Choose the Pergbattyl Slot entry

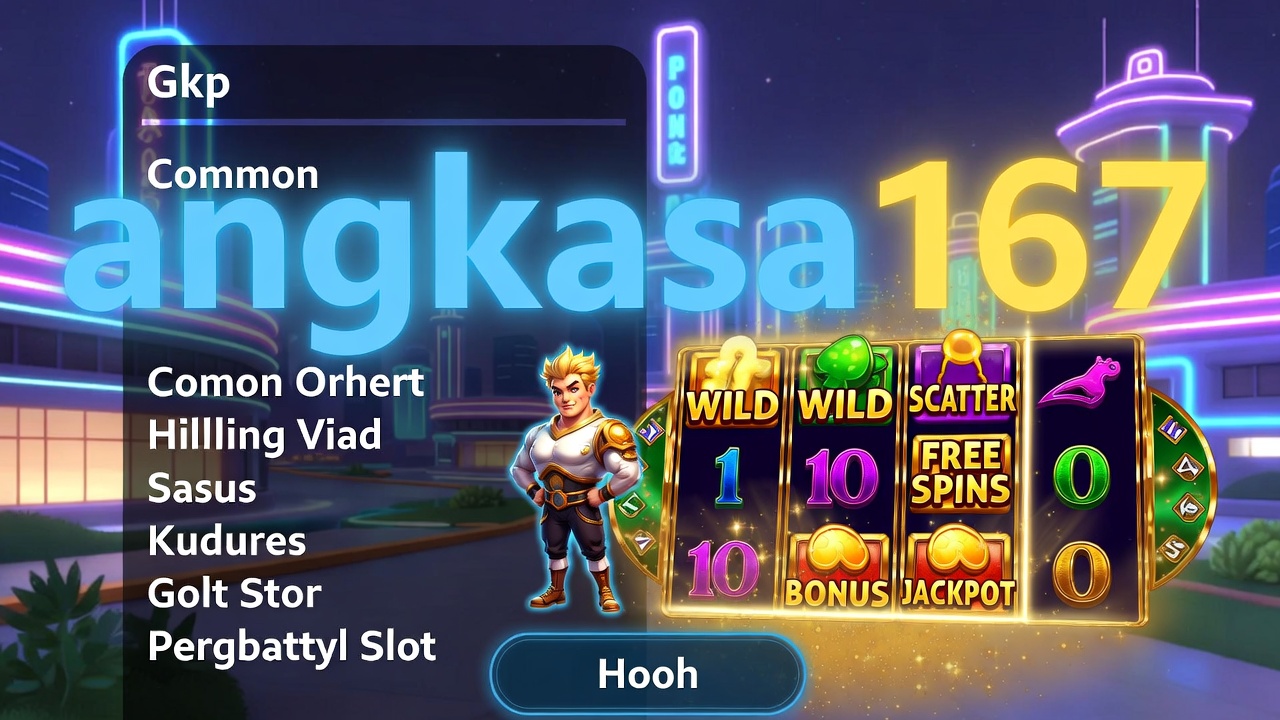click(x=292, y=647)
